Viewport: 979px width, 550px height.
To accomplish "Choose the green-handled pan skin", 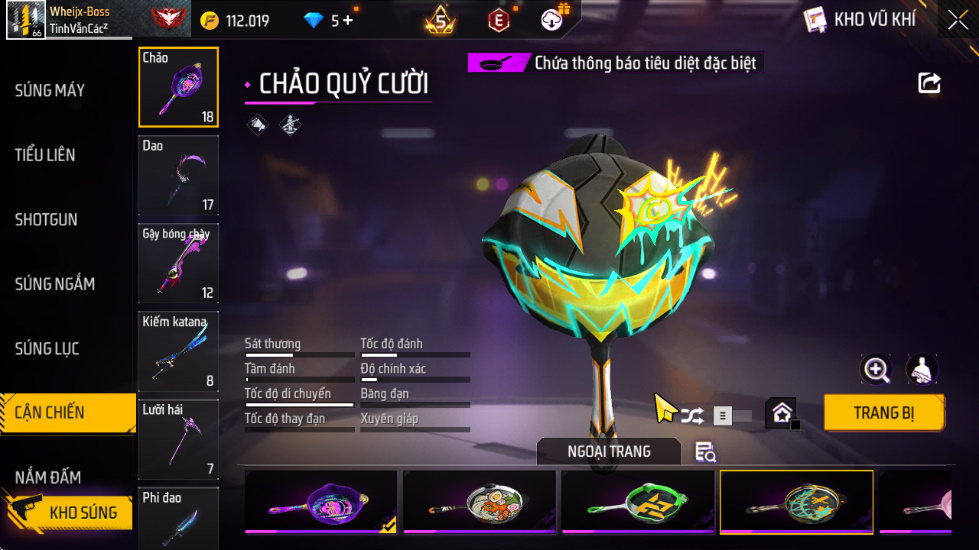I will click(638, 502).
